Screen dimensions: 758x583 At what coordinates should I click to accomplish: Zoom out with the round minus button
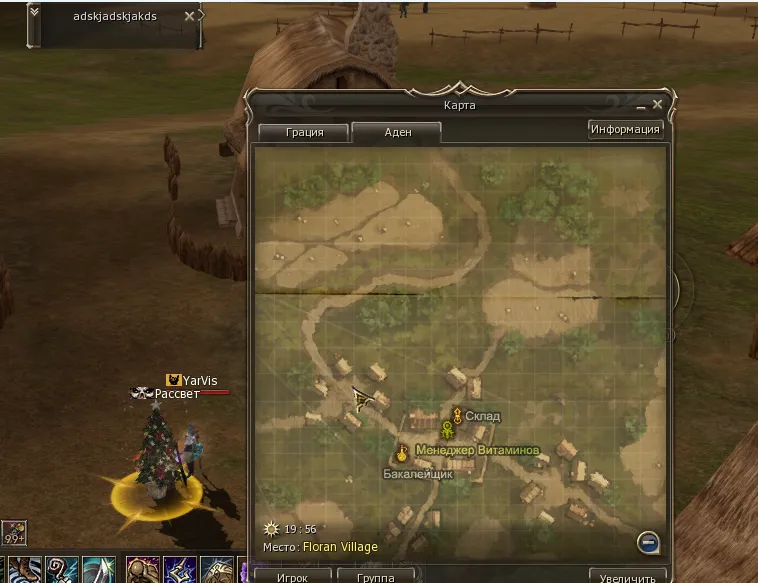click(x=648, y=542)
